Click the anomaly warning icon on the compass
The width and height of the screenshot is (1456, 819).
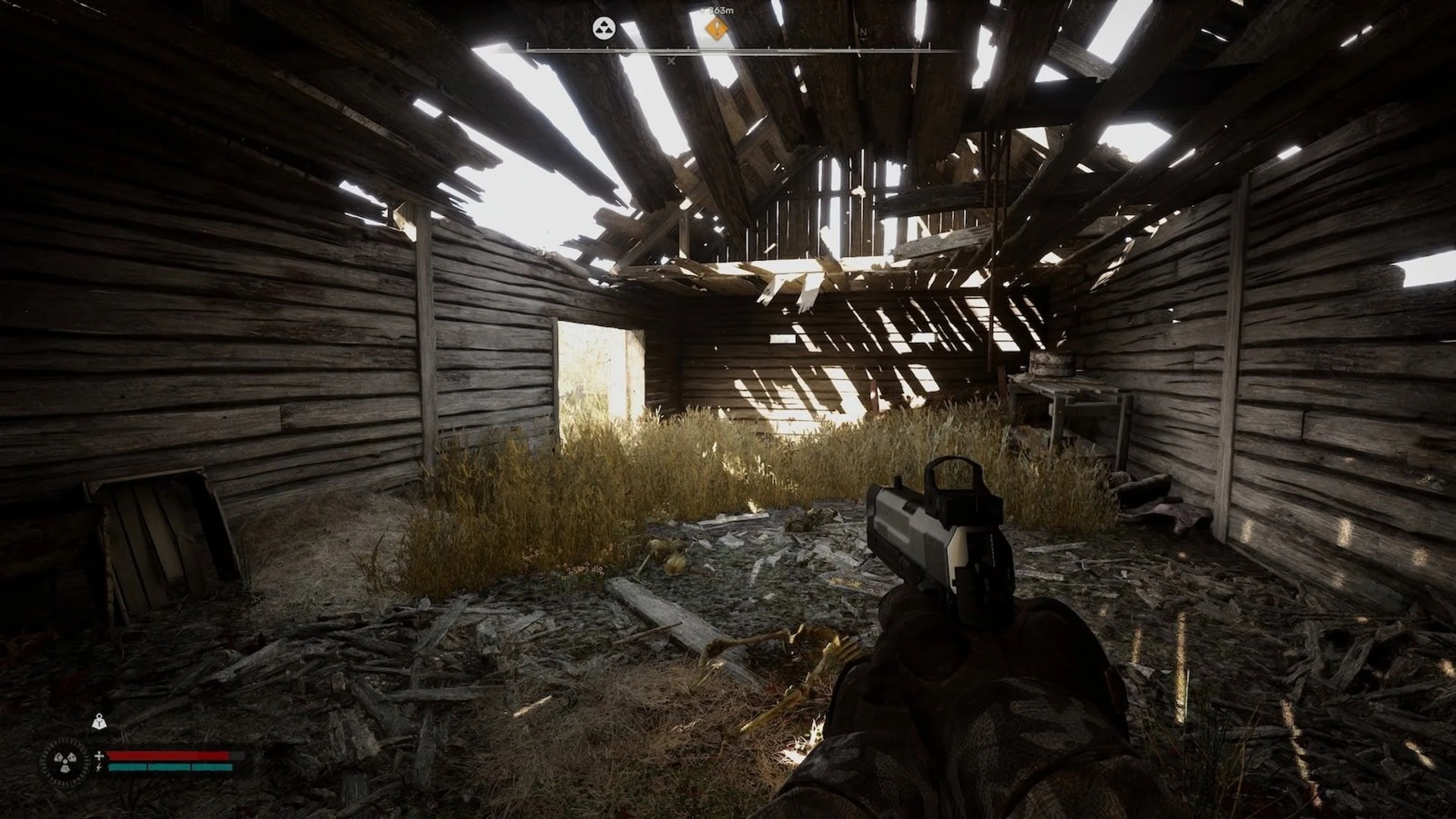click(x=604, y=28)
